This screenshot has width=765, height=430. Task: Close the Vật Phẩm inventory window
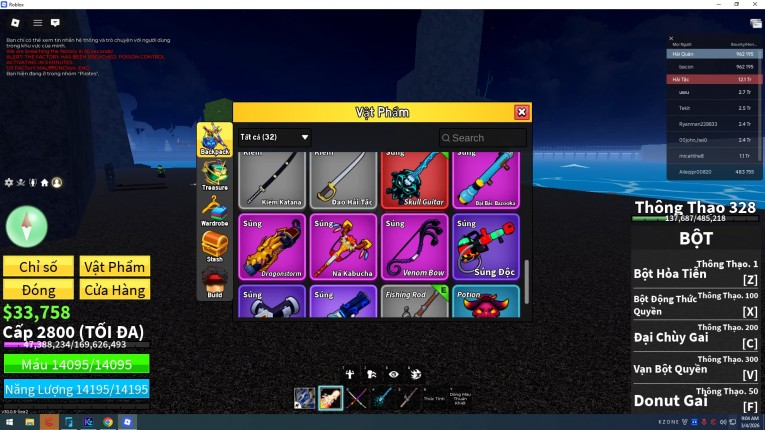(521, 113)
